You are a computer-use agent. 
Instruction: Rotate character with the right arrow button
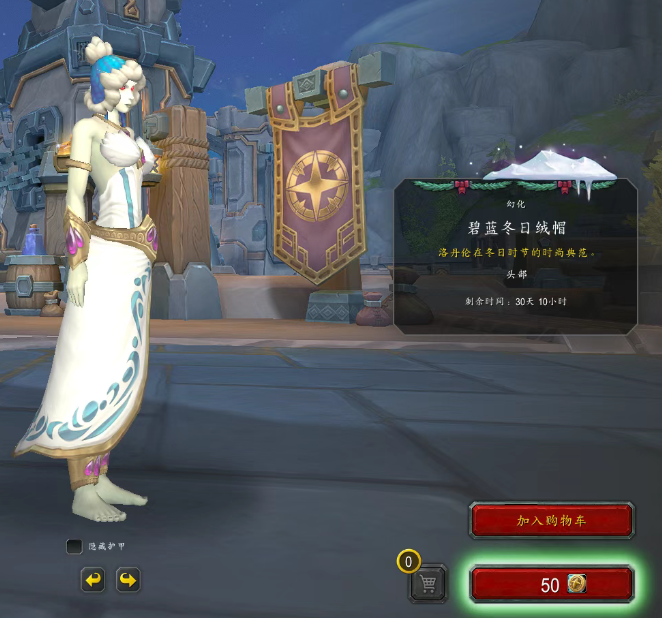click(x=128, y=580)
